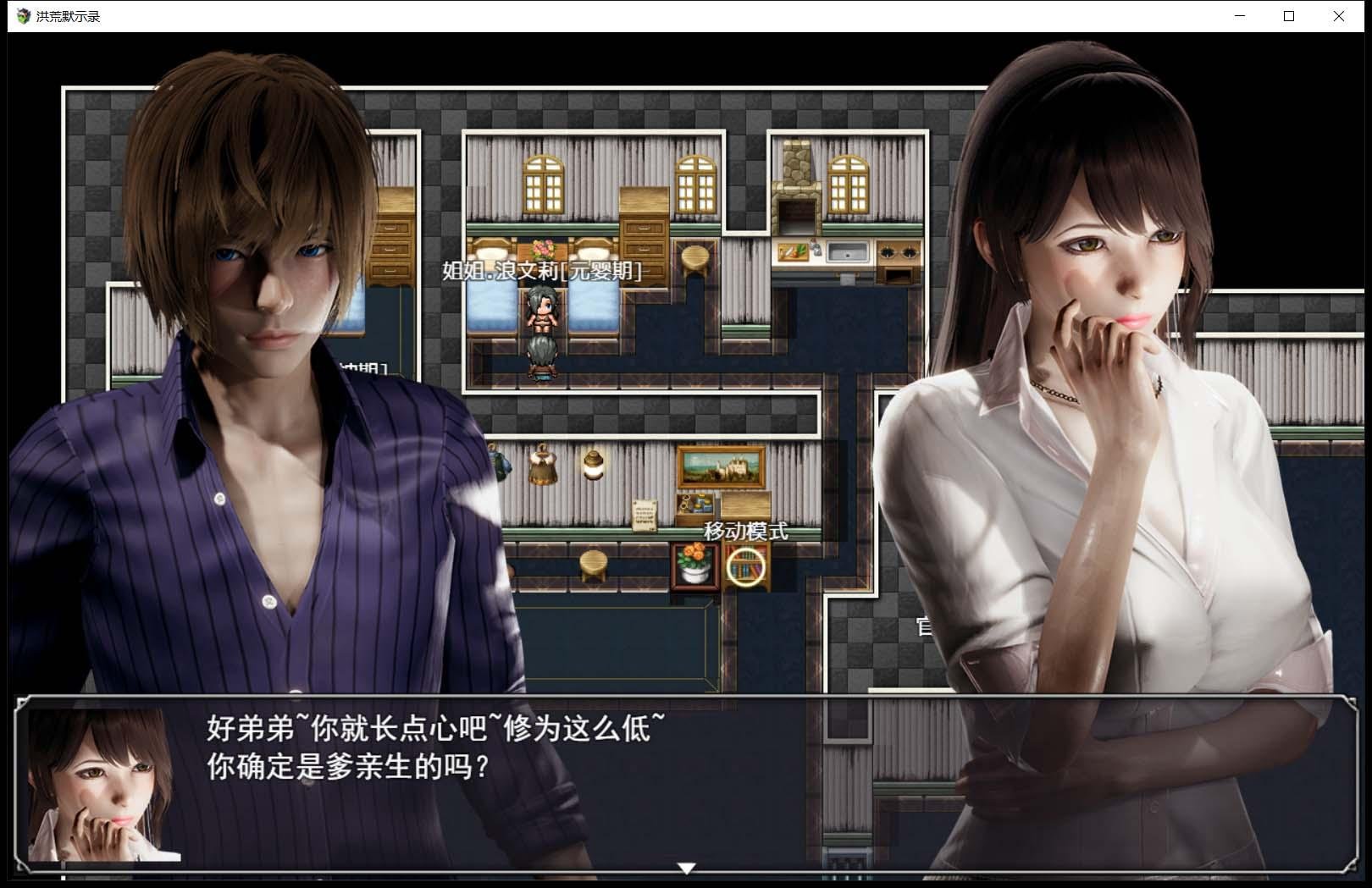Click the 洪荒默示录 title bar text
Image resolution: width=1372 pixels, height=888 pixels.
[66, 15]
